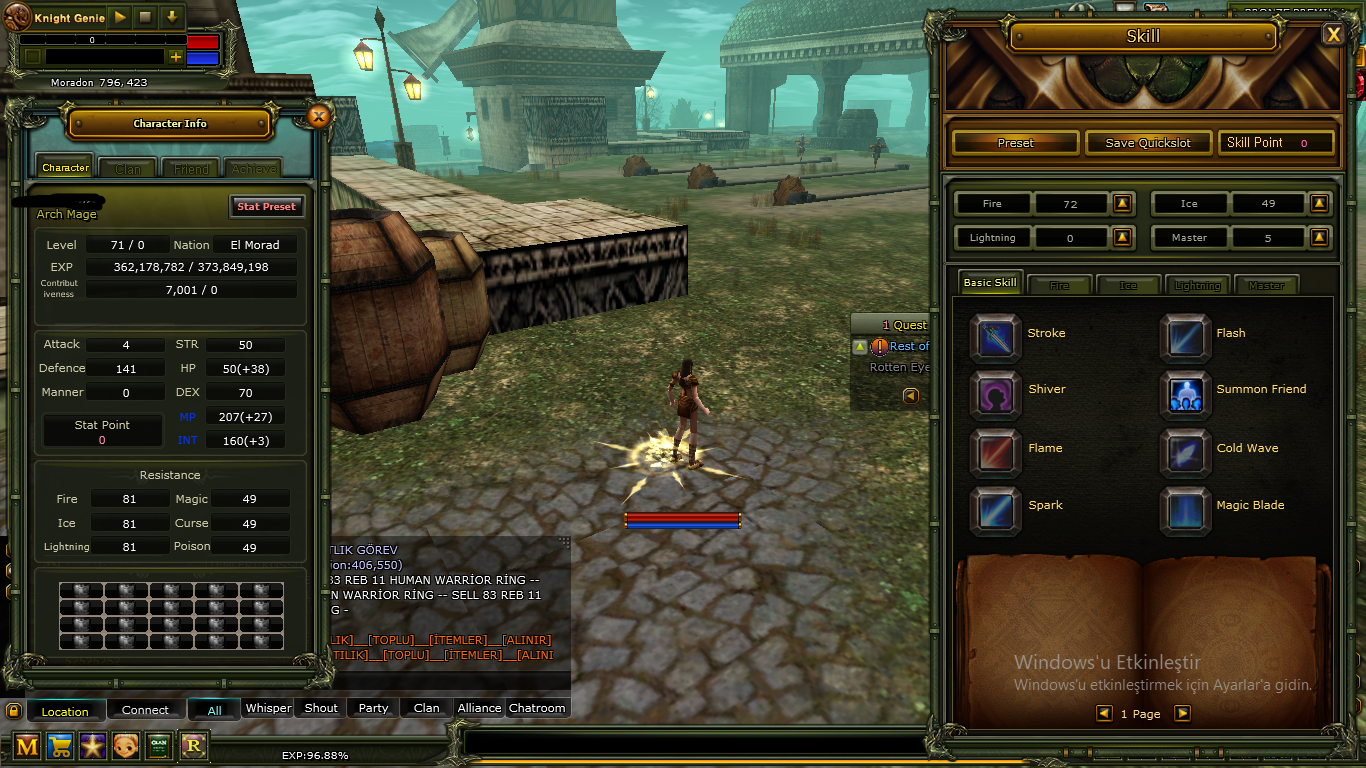The image size is (1366, 768).
Task: Open the Power-Up Store cart icon
Action: [58, 746]
